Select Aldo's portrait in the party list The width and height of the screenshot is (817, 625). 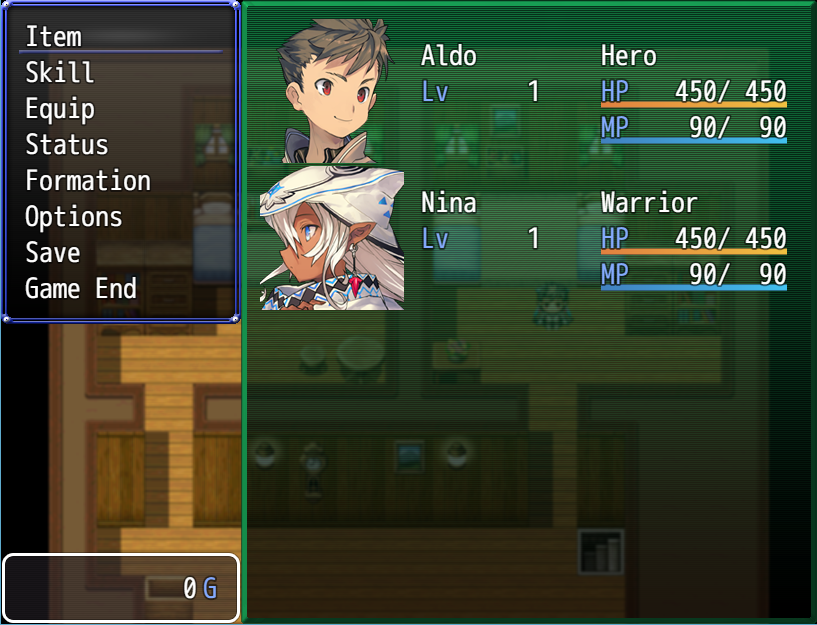[x=332, y=92]
